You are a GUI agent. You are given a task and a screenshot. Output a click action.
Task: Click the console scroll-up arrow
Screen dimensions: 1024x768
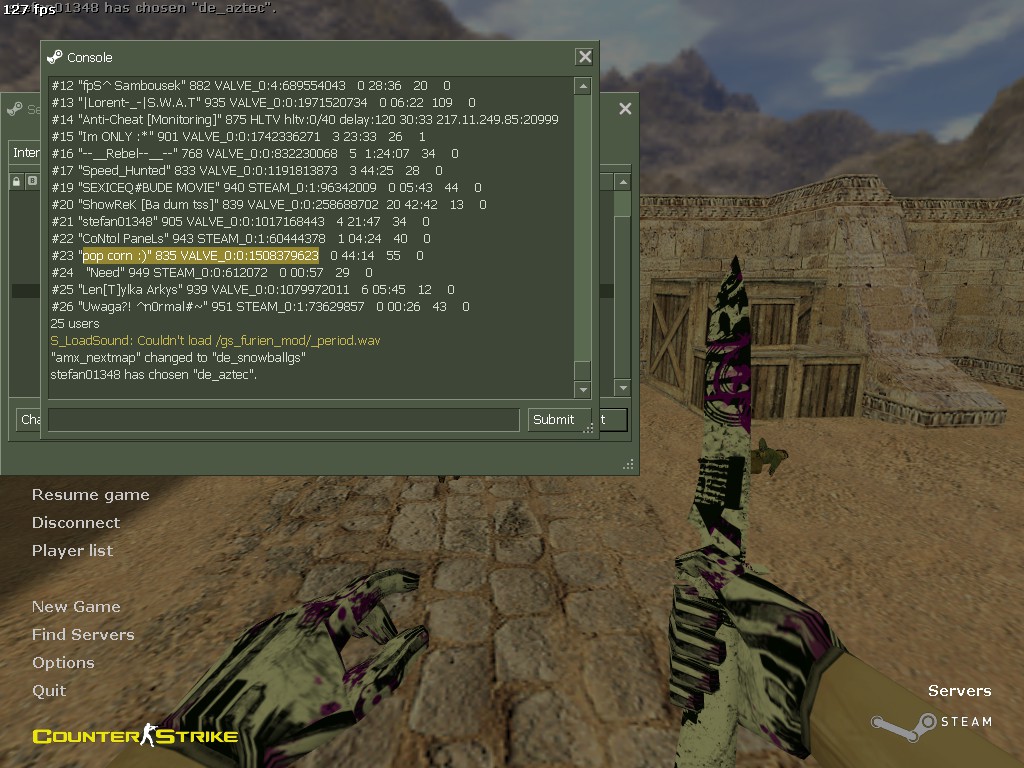click(582, 88)
